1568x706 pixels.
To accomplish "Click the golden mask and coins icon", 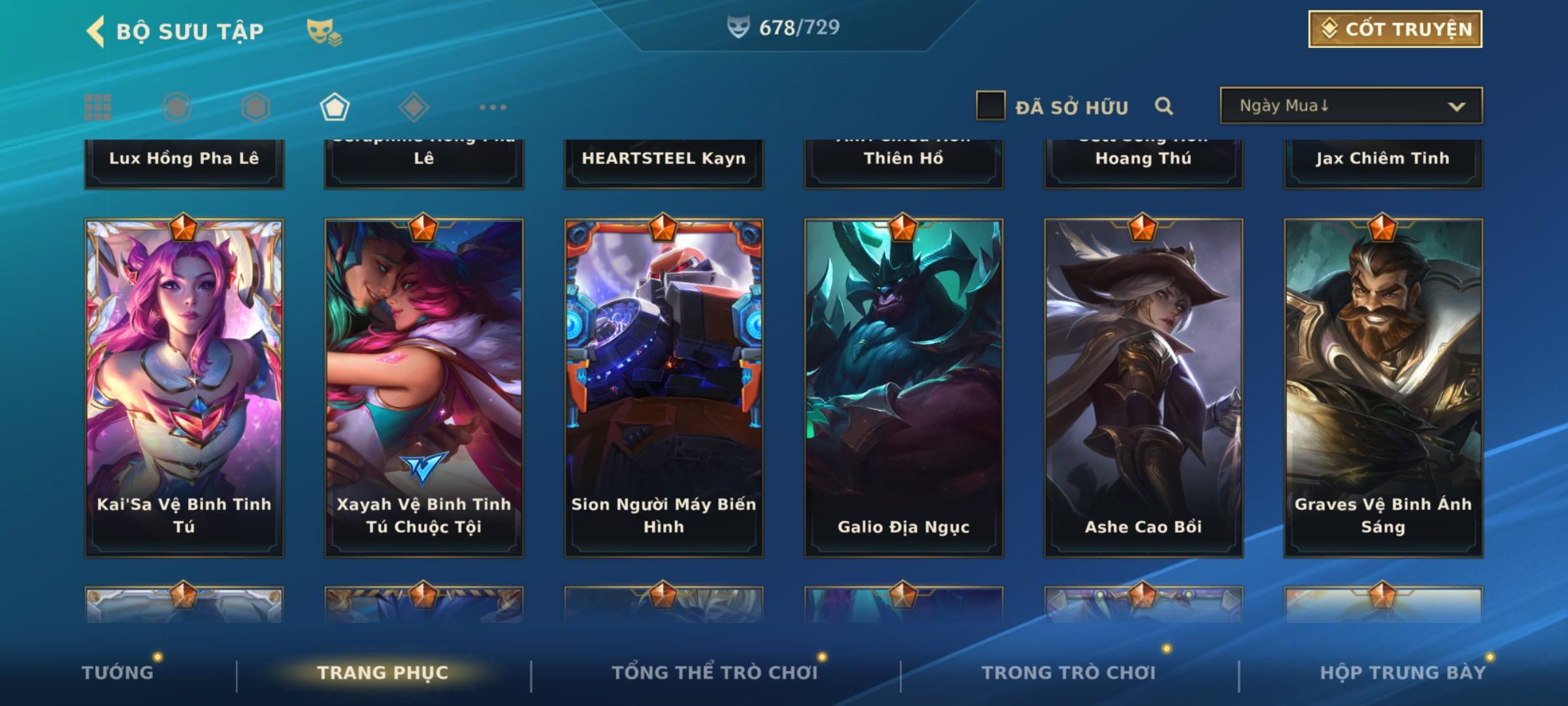I will 324,31.
